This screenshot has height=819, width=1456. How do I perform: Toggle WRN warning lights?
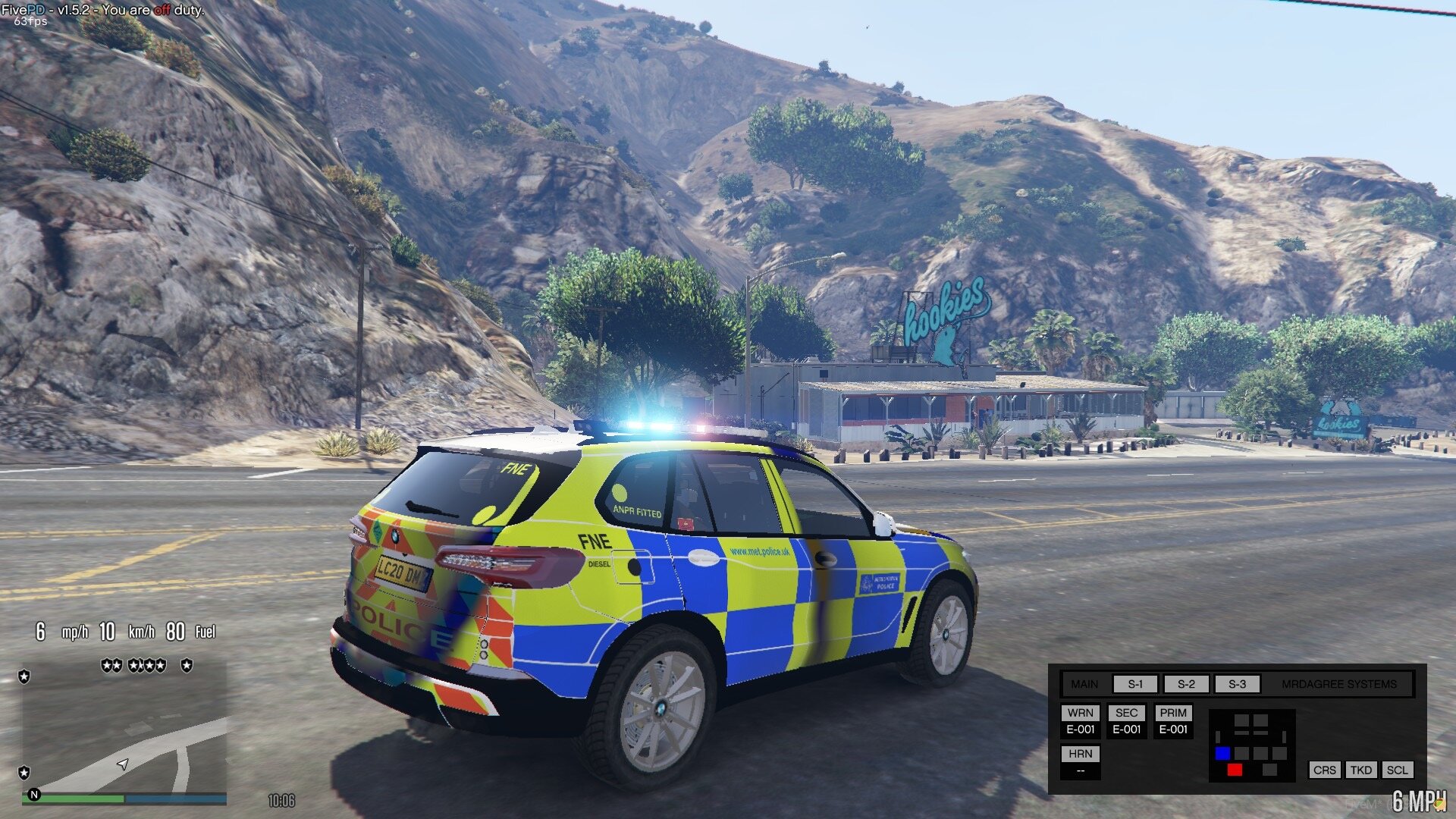(x=1081, y=713)
